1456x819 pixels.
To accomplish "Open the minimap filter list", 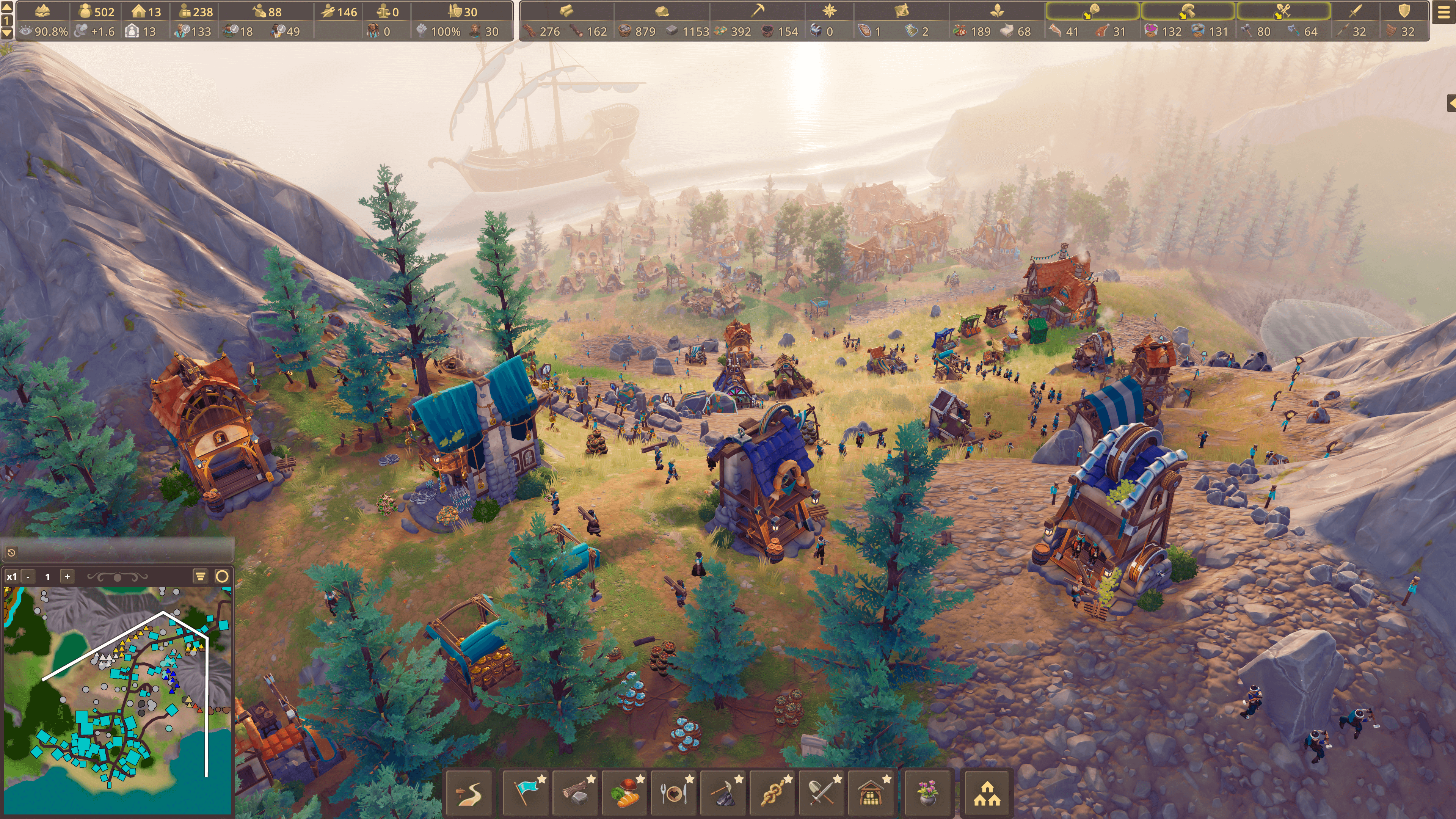I will tap(200, 576).
